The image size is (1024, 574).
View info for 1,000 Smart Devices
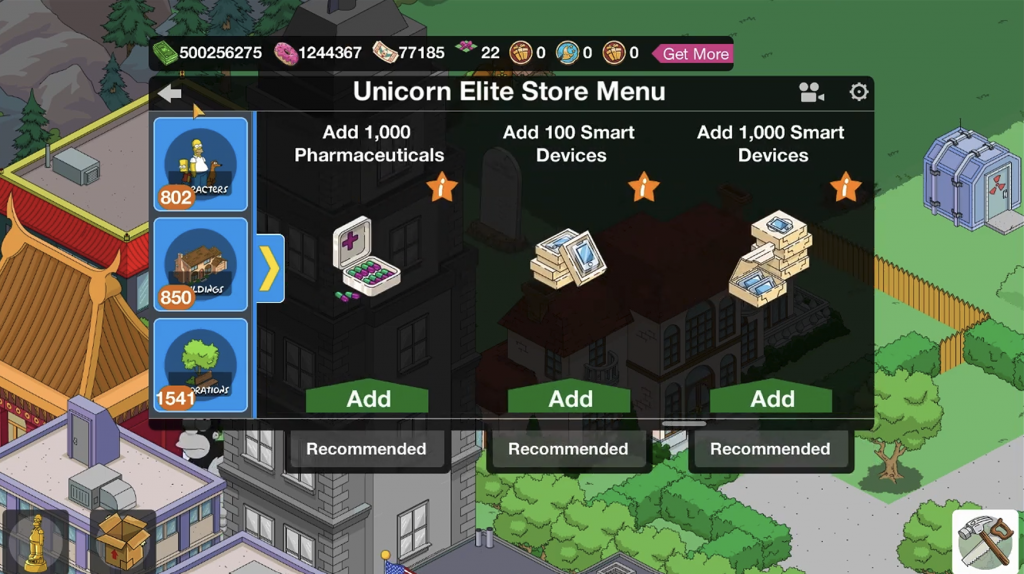[845, 187]
